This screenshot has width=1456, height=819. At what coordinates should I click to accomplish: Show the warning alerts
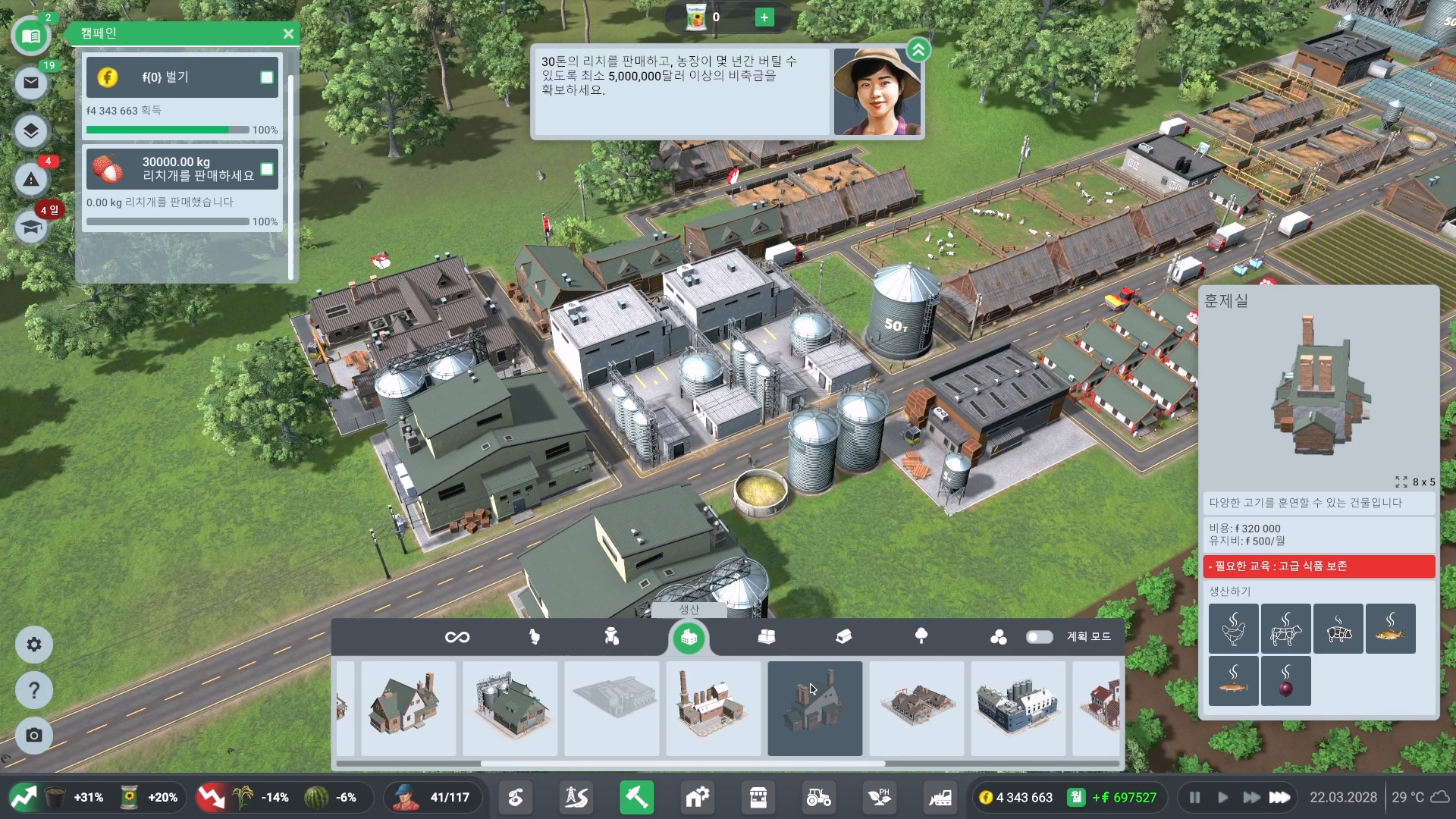(31, 180)
